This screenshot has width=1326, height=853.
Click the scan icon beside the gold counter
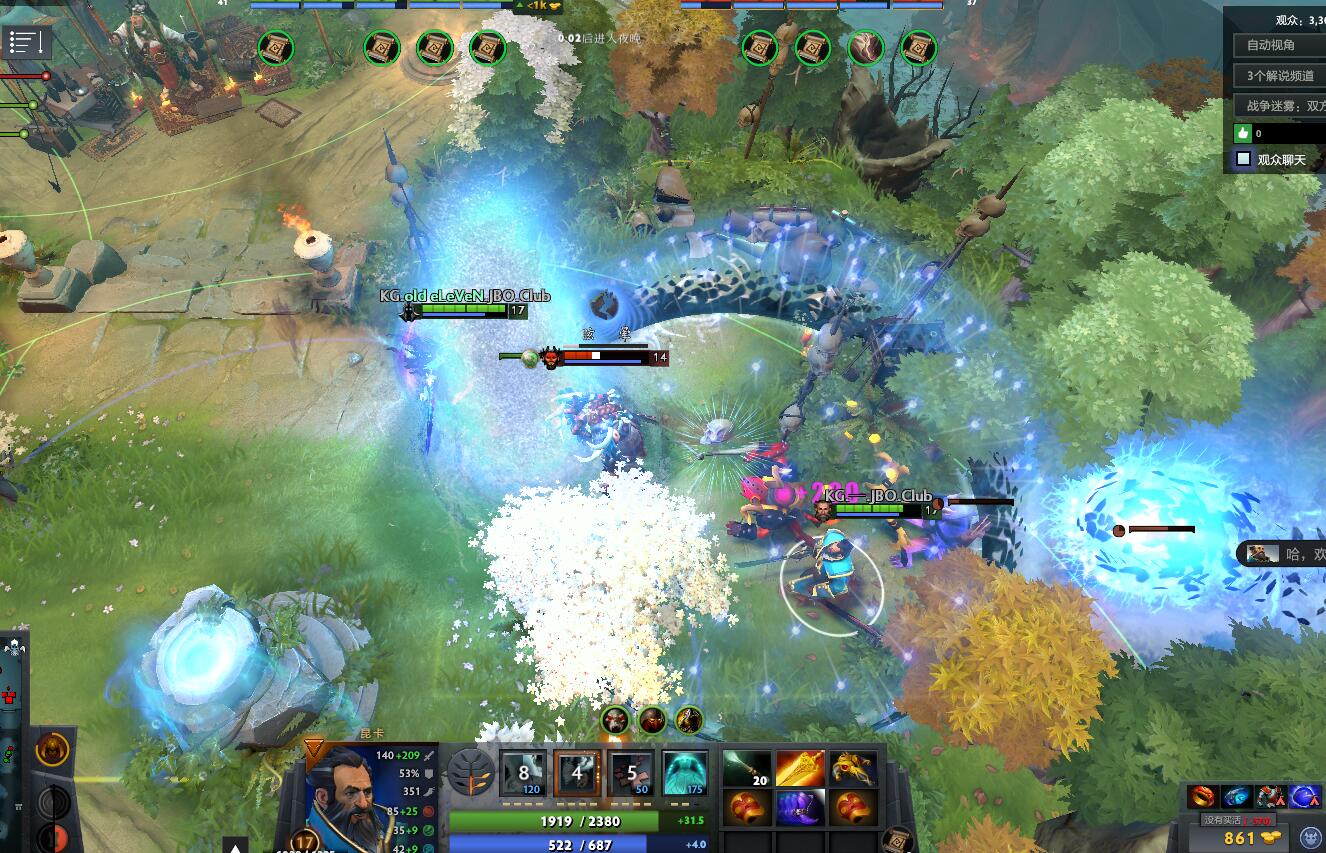point(1308,839)
